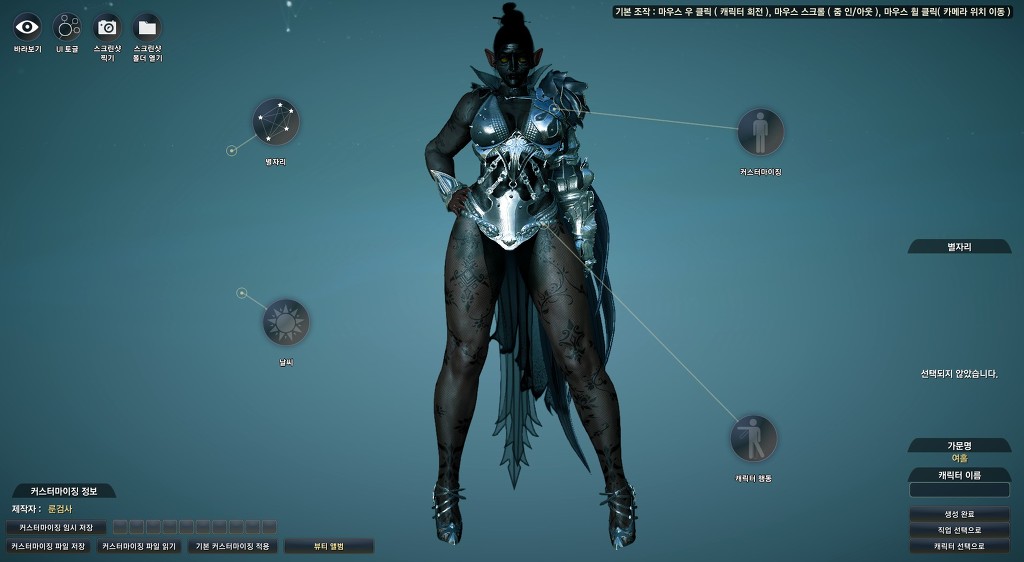Open the 뷰티 앨범 (Beauty Album)
This screenshot has height=562, width=1024.
point(329,547)
